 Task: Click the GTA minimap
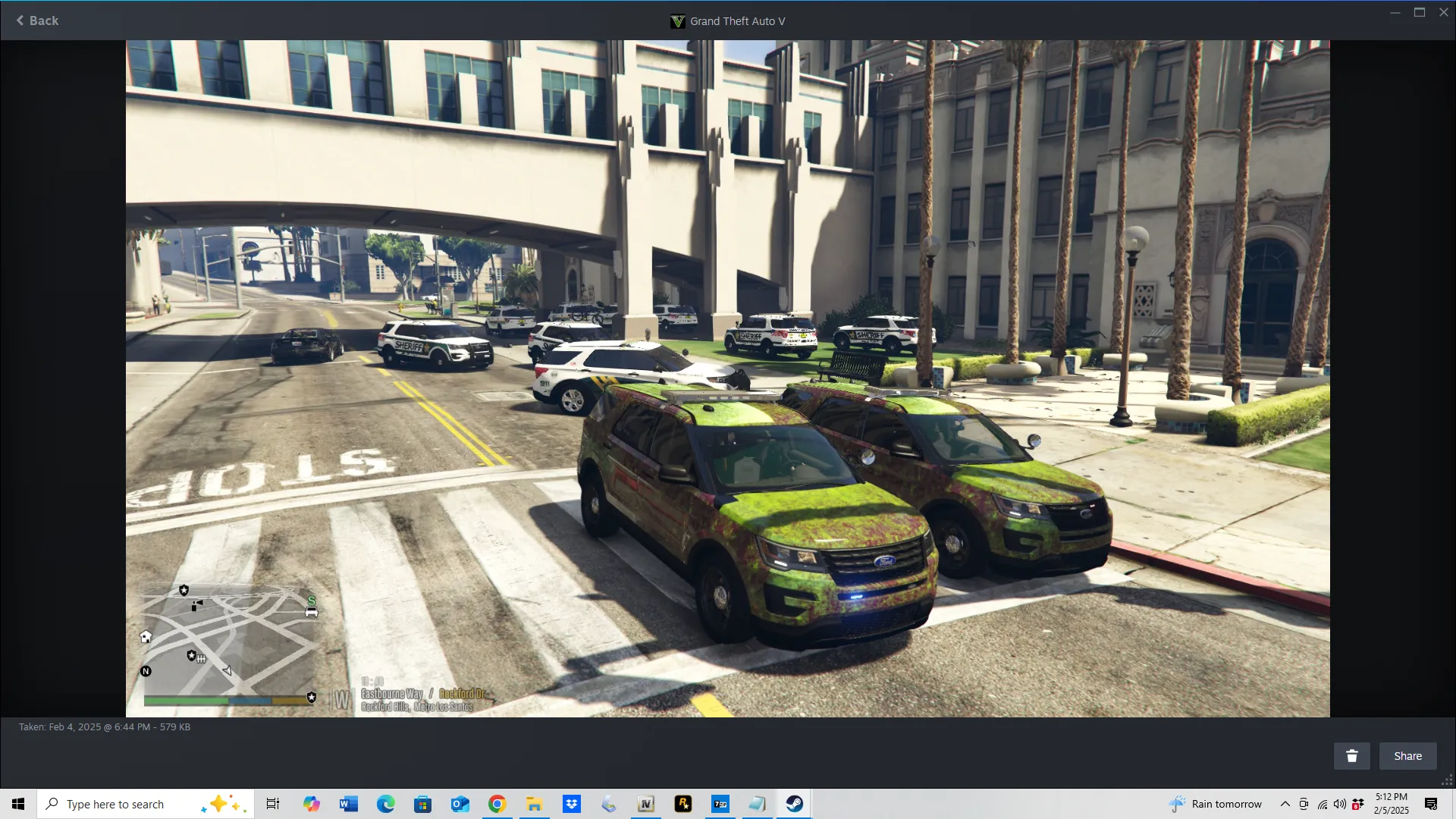[229, 642]
